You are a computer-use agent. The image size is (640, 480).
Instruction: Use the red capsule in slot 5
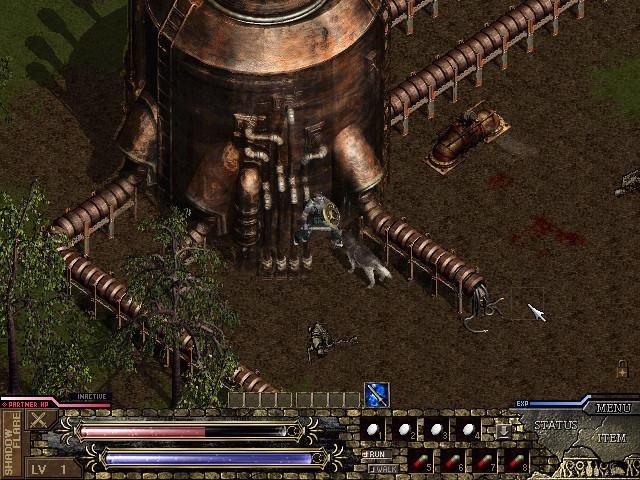(420, 461)
